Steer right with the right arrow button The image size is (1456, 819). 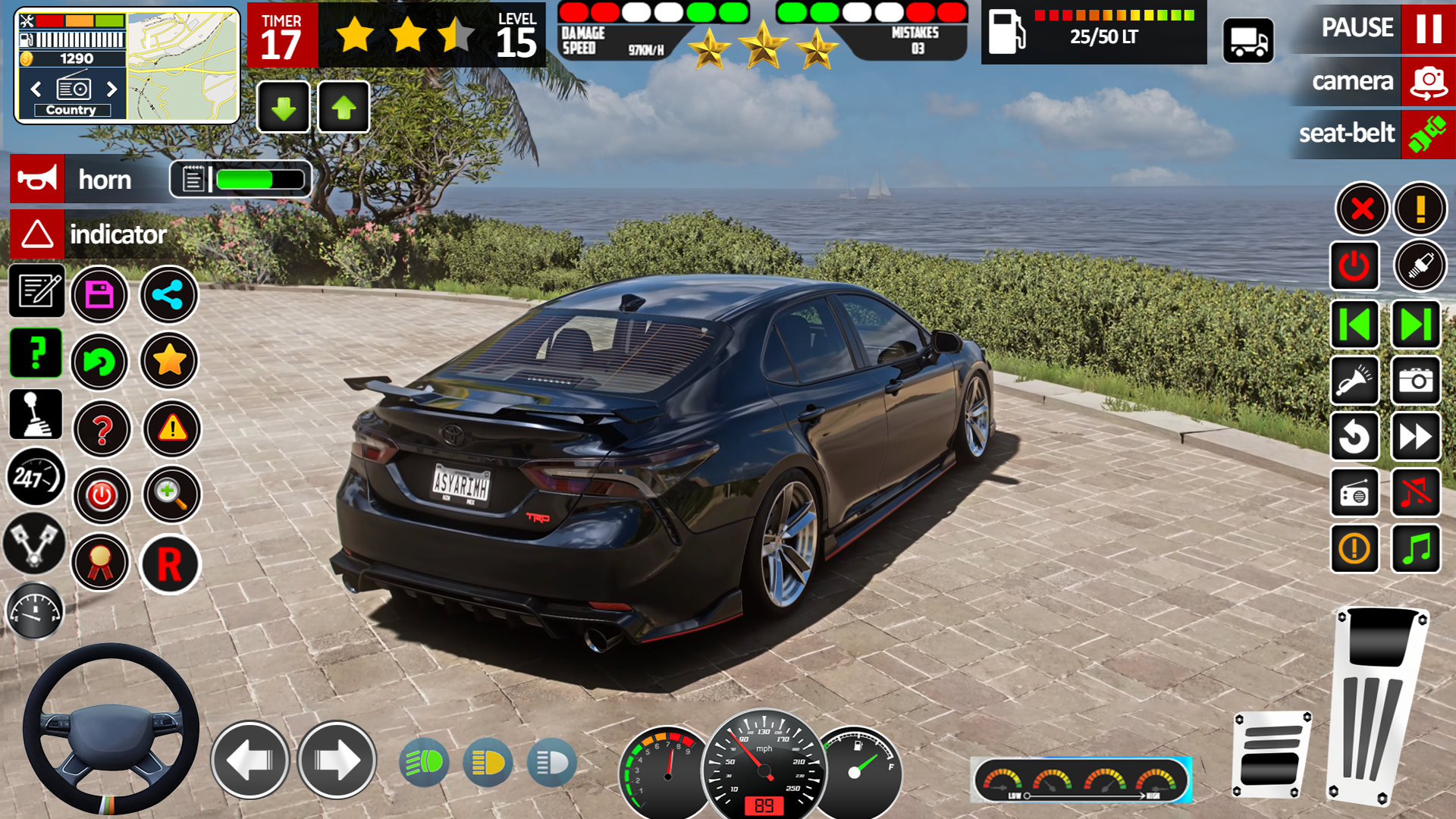[x=337, y=760]
